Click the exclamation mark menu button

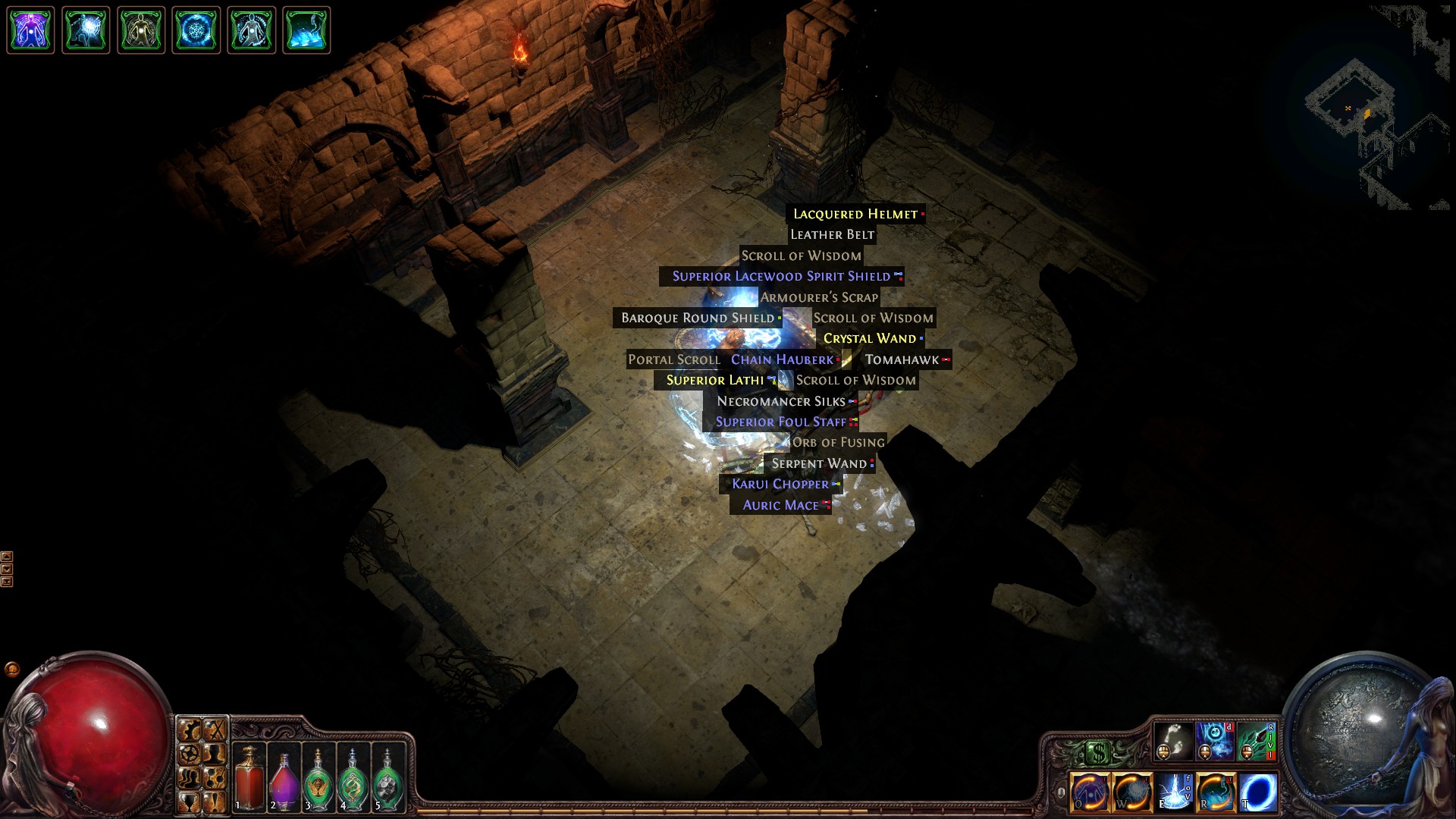215,801
